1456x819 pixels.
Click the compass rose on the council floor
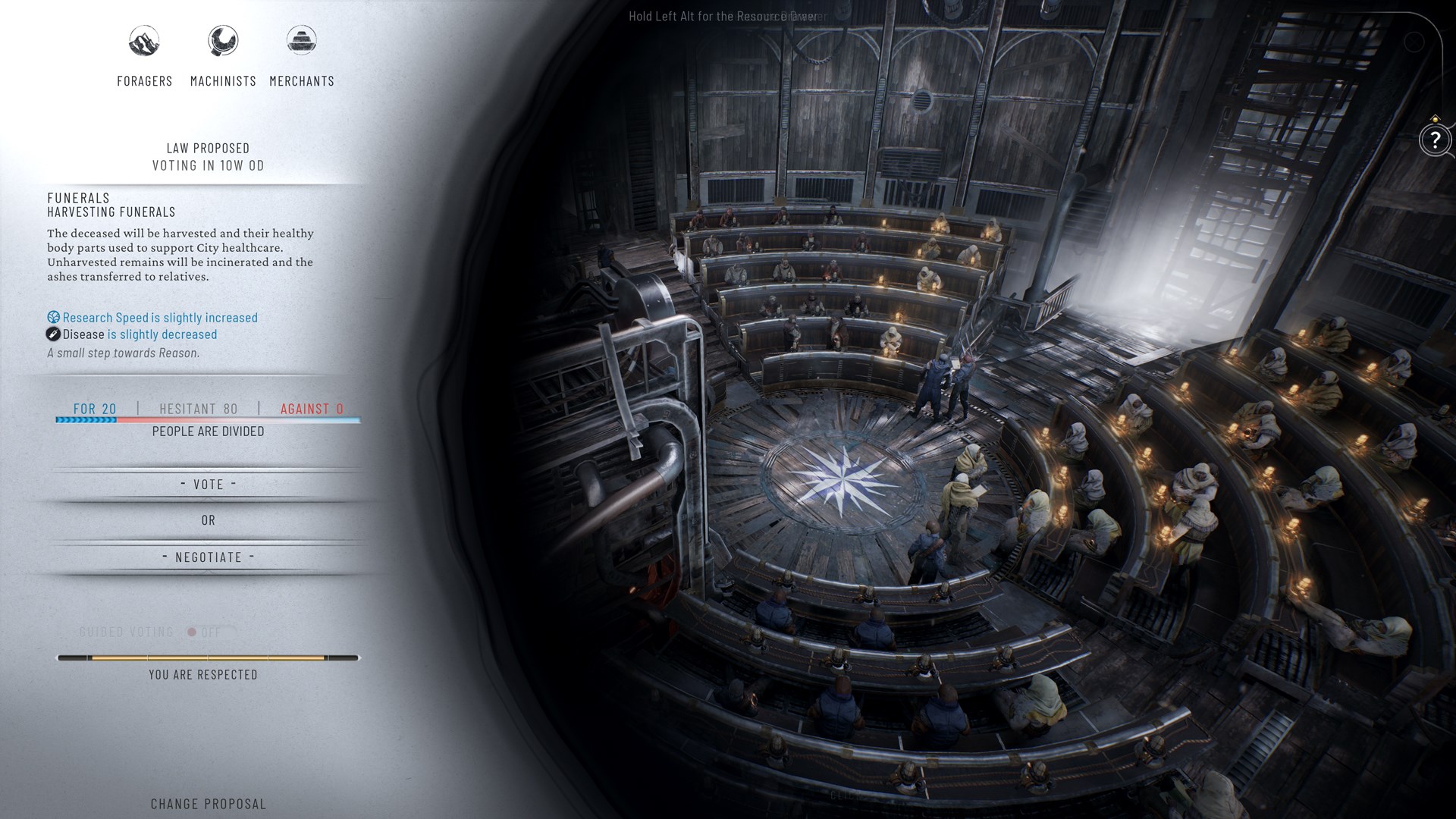(x=842, y=478)
